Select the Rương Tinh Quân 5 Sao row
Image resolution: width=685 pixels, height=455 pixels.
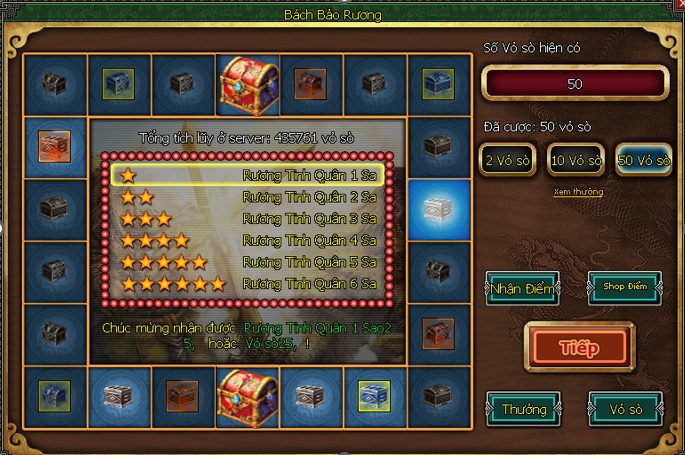click(246, 262)
